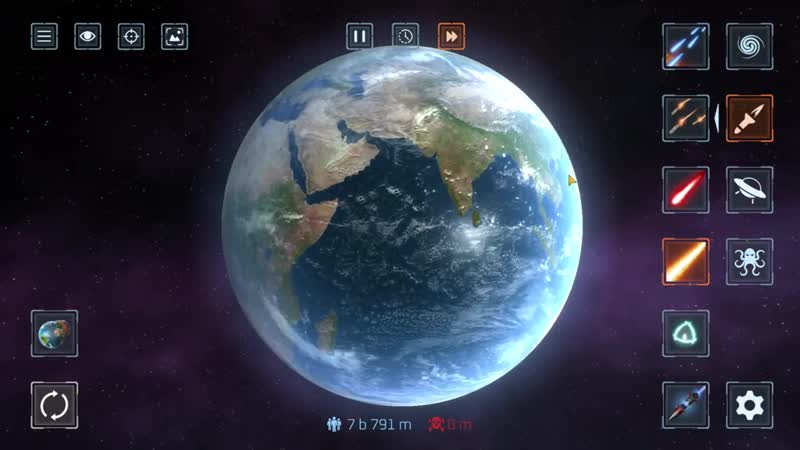Choose the rocket ship icon
This screenshot has width=800, height=450.
(686, 404)
